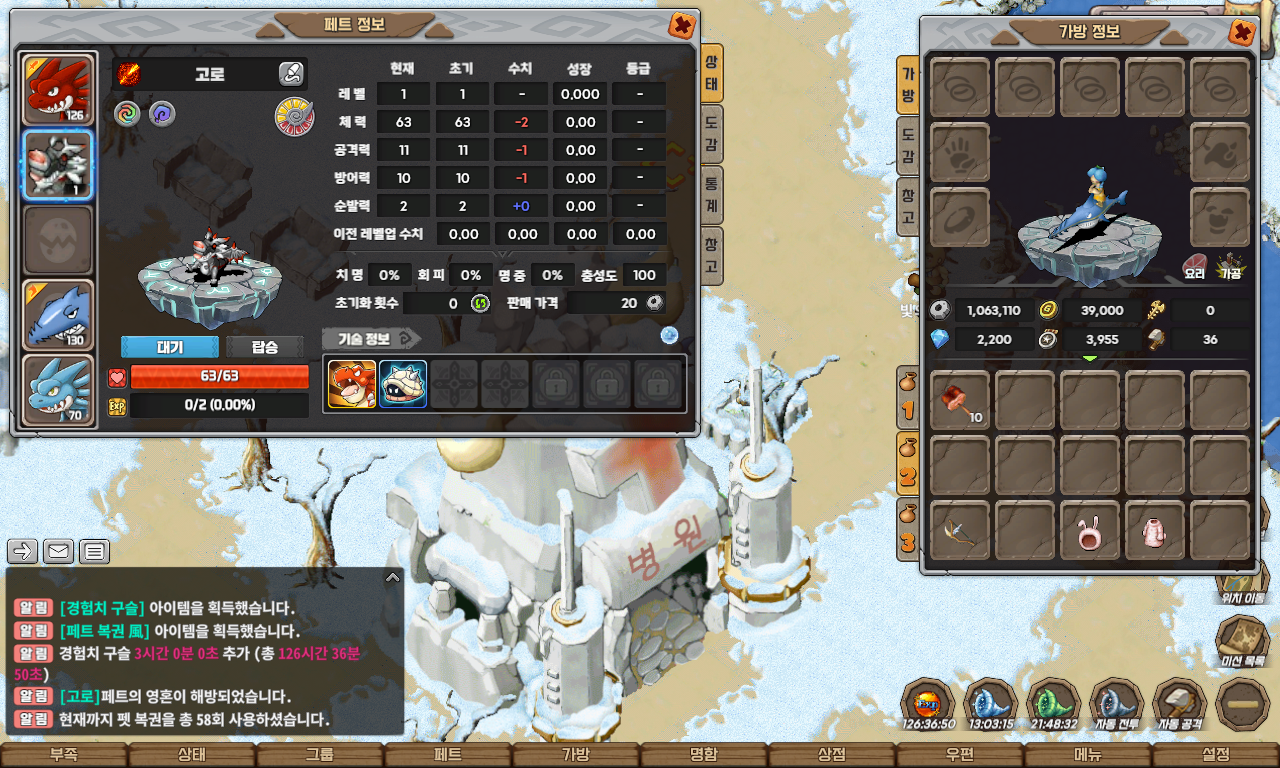This screenshot has height=768, width=1280.
Task: Select the spiked shell skill icon
Action: click(403, 384)
